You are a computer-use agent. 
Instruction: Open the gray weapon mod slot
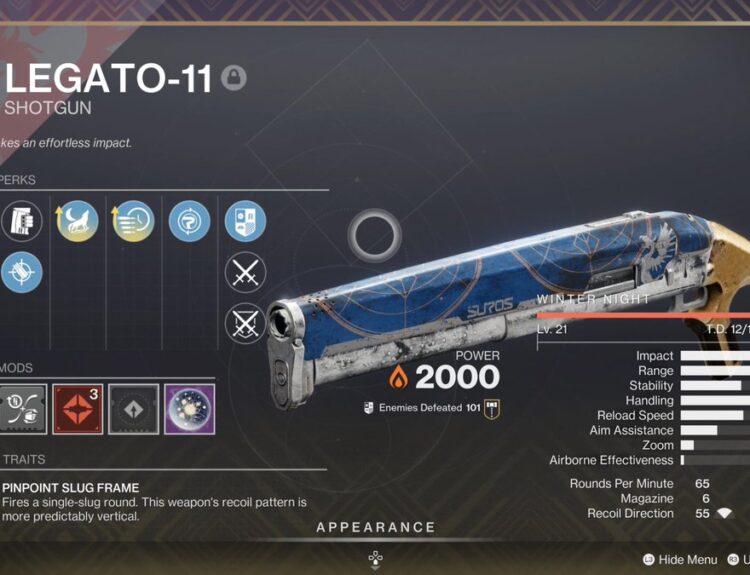click(x=22, y=409)
